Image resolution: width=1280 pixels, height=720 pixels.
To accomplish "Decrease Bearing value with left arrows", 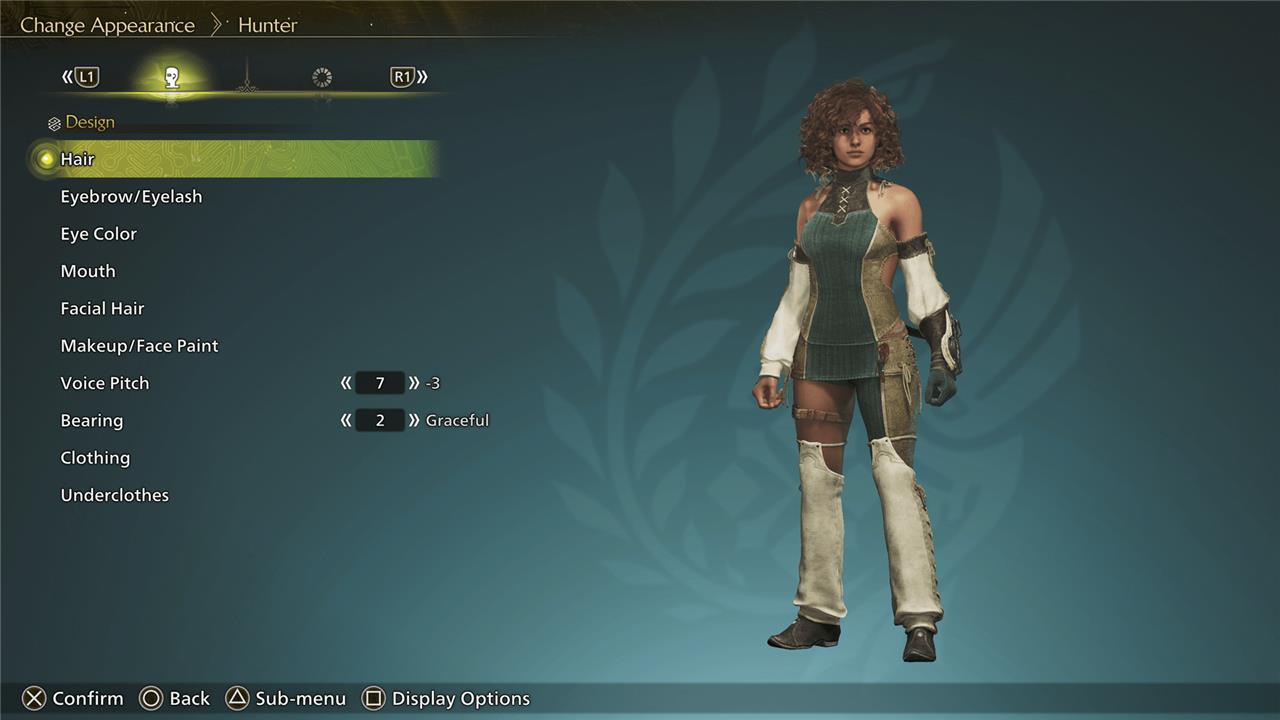I will click(346, 421).
